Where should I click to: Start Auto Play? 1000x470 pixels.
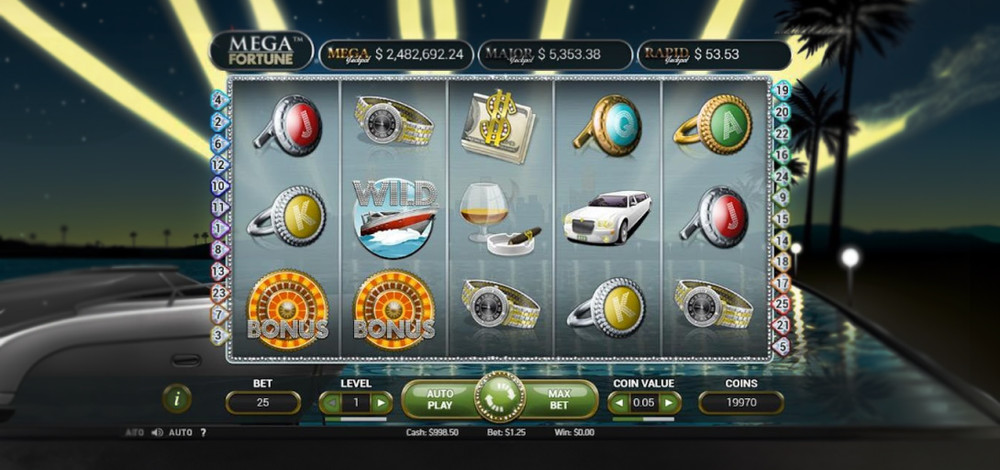(439, 400)
